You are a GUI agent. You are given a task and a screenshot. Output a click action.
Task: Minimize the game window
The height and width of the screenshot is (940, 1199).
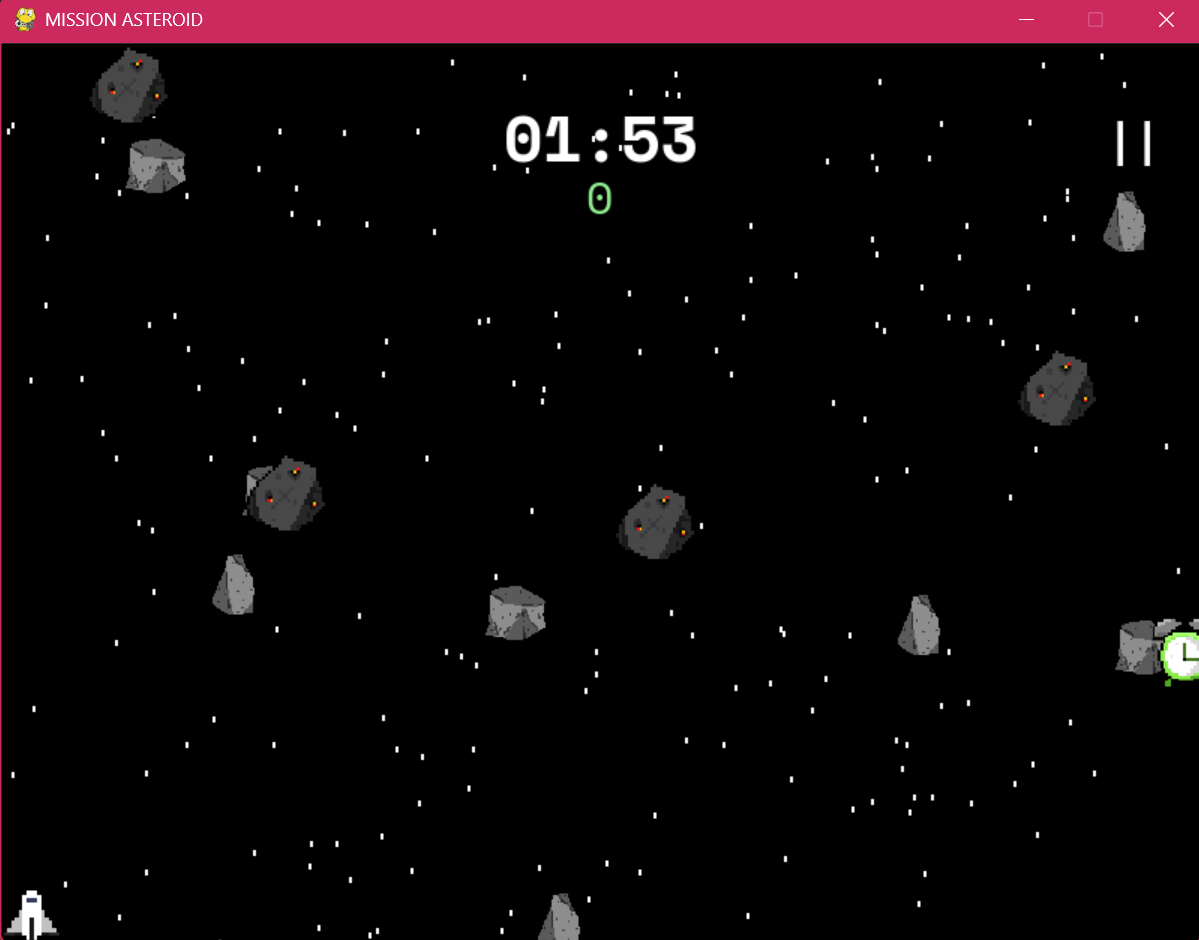click(1025, 20)
